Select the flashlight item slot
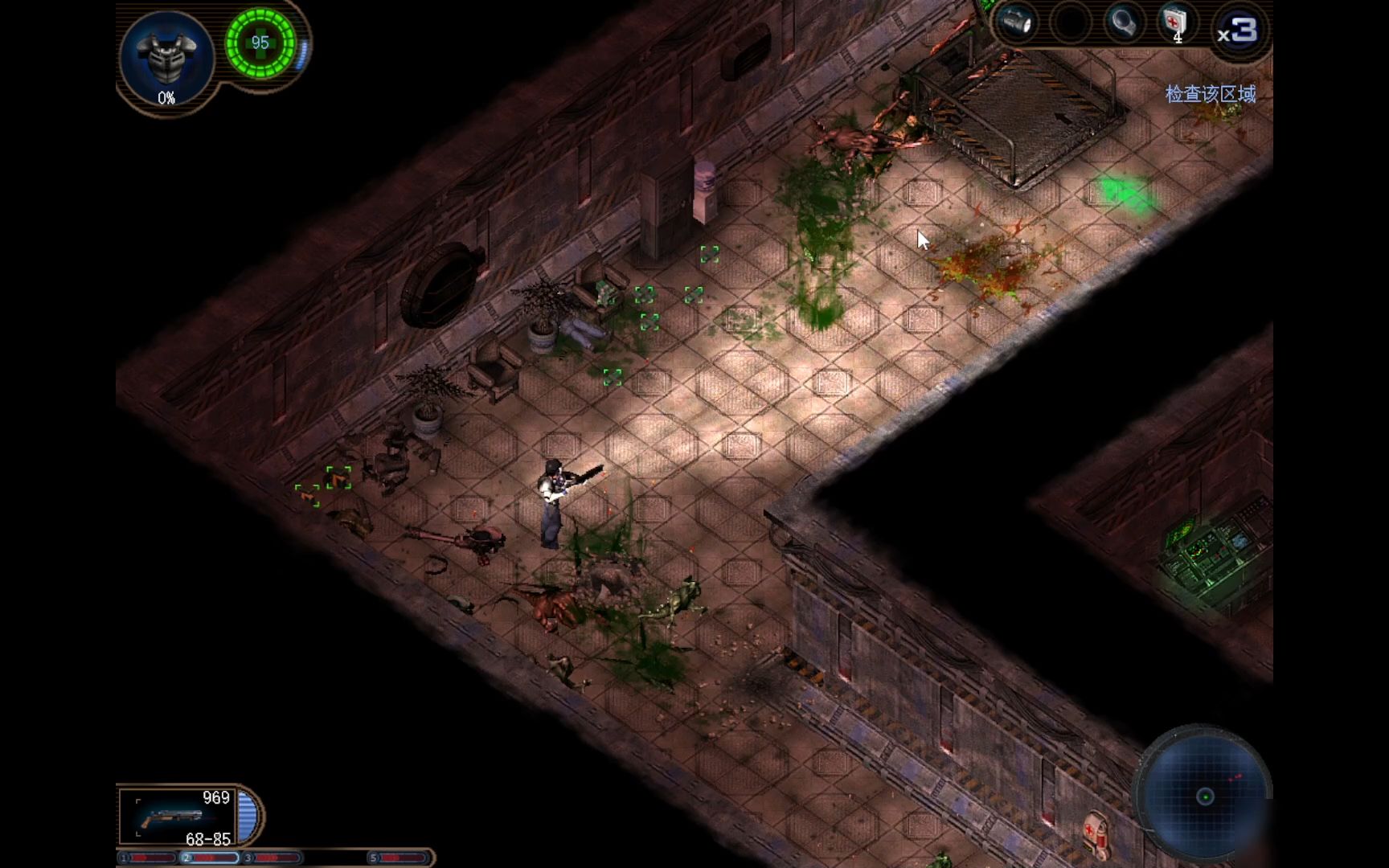Image resolution: width=1389 pixels, height=868 pixels. tap(1018, 23)
